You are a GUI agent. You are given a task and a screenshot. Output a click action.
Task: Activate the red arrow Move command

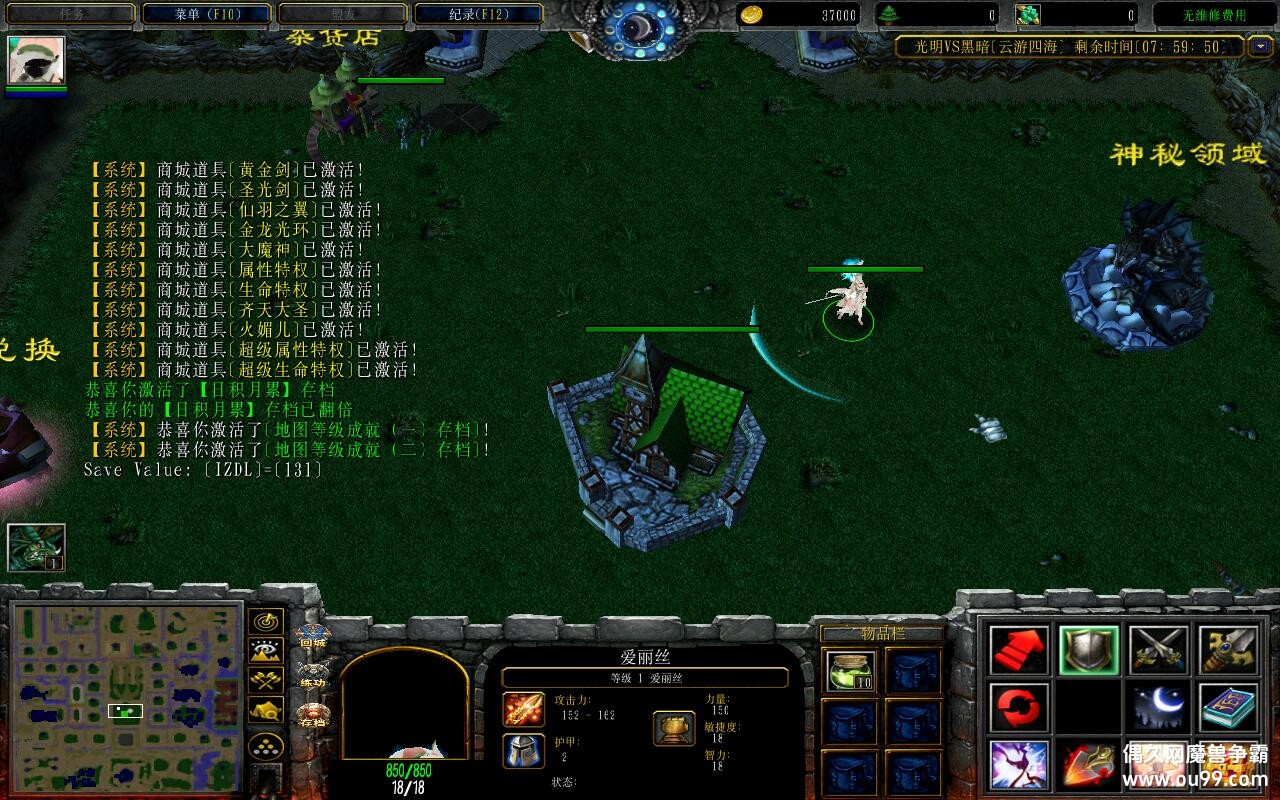[x=1019, y=650]
